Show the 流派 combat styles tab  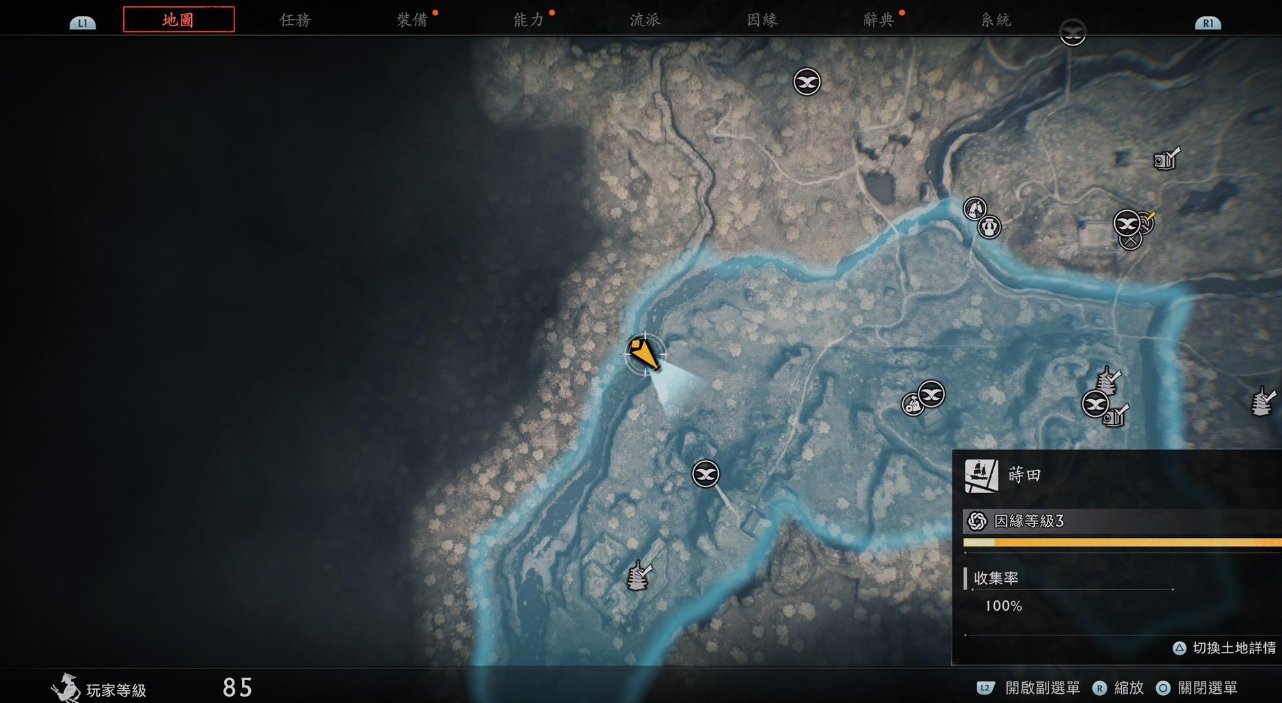[645, 20]
